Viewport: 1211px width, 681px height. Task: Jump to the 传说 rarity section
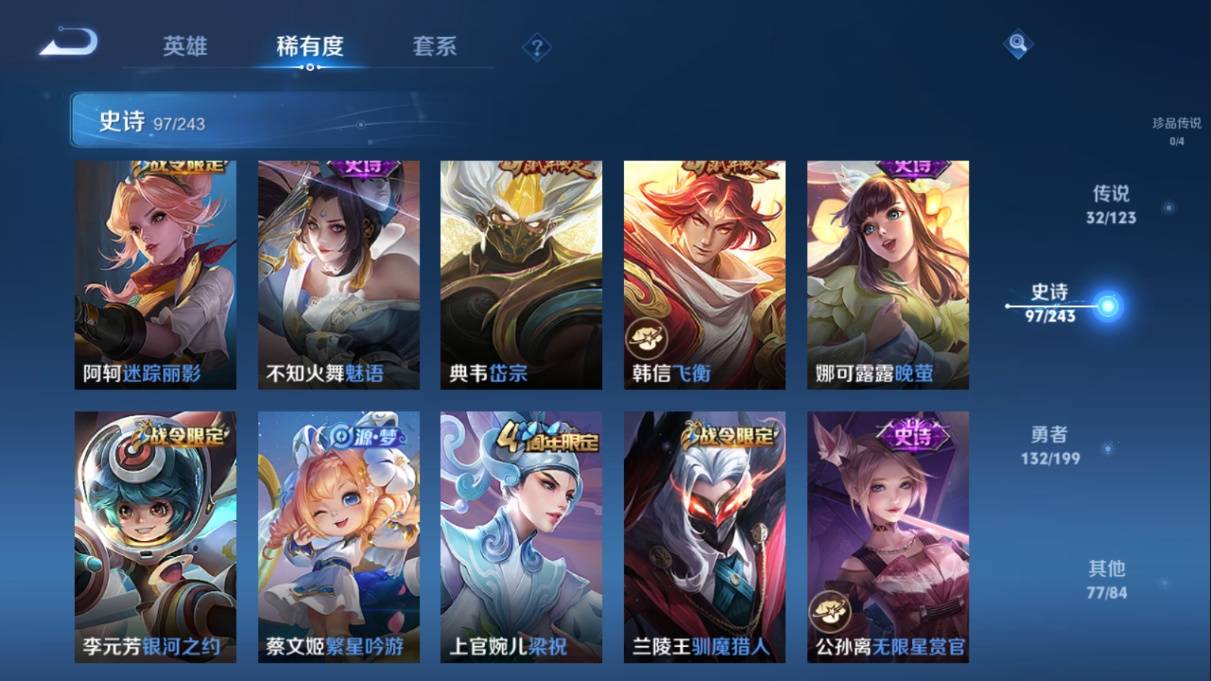coord(1111,204)
